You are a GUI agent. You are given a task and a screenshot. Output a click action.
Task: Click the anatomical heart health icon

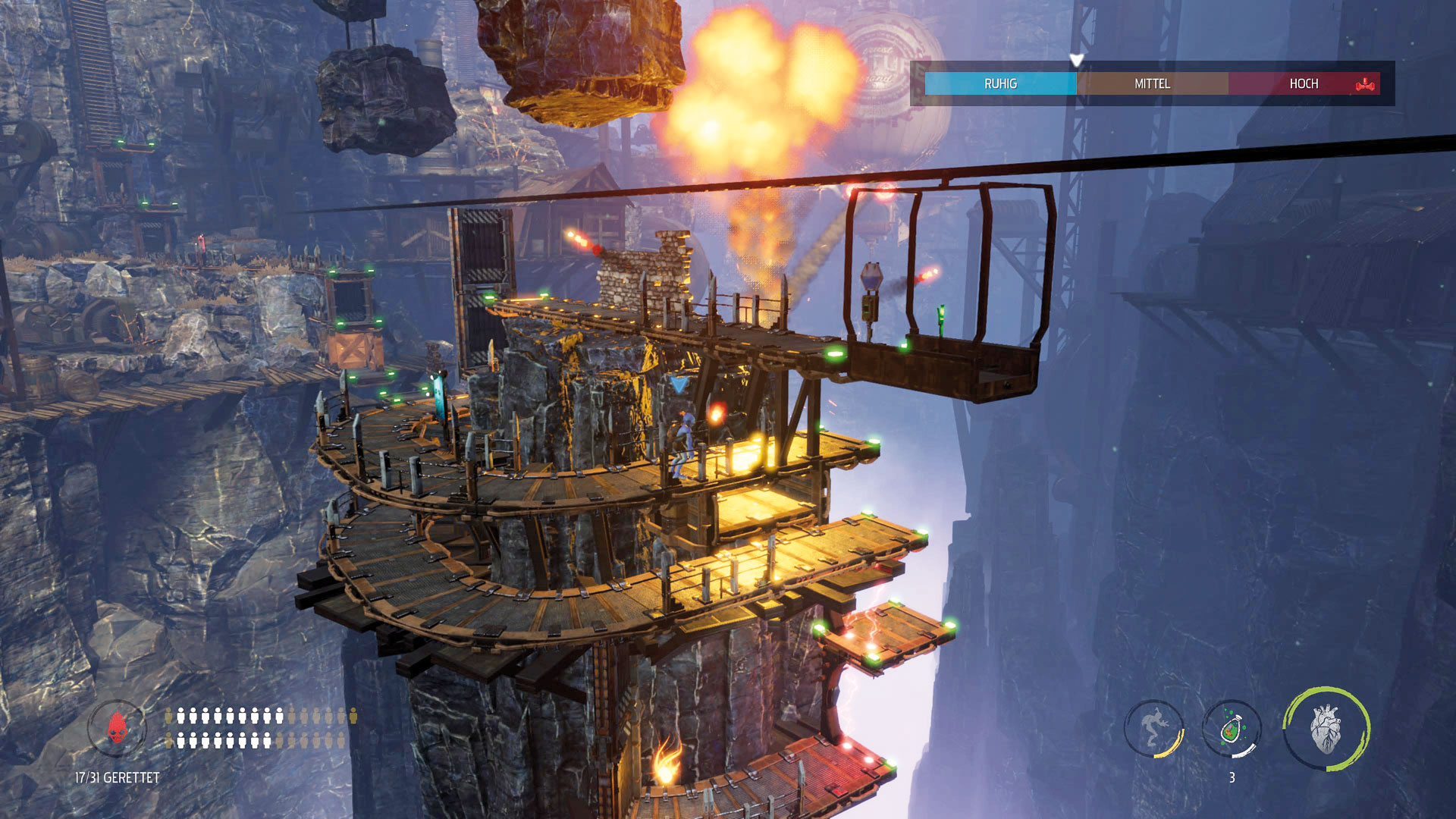1326,729
